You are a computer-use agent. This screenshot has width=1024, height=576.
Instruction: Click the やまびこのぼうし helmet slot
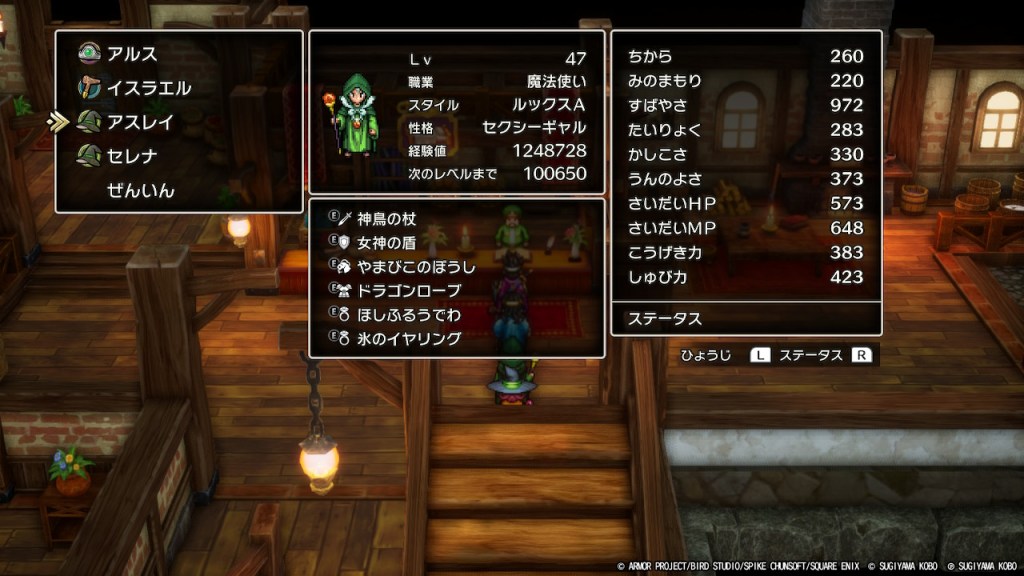415,267
